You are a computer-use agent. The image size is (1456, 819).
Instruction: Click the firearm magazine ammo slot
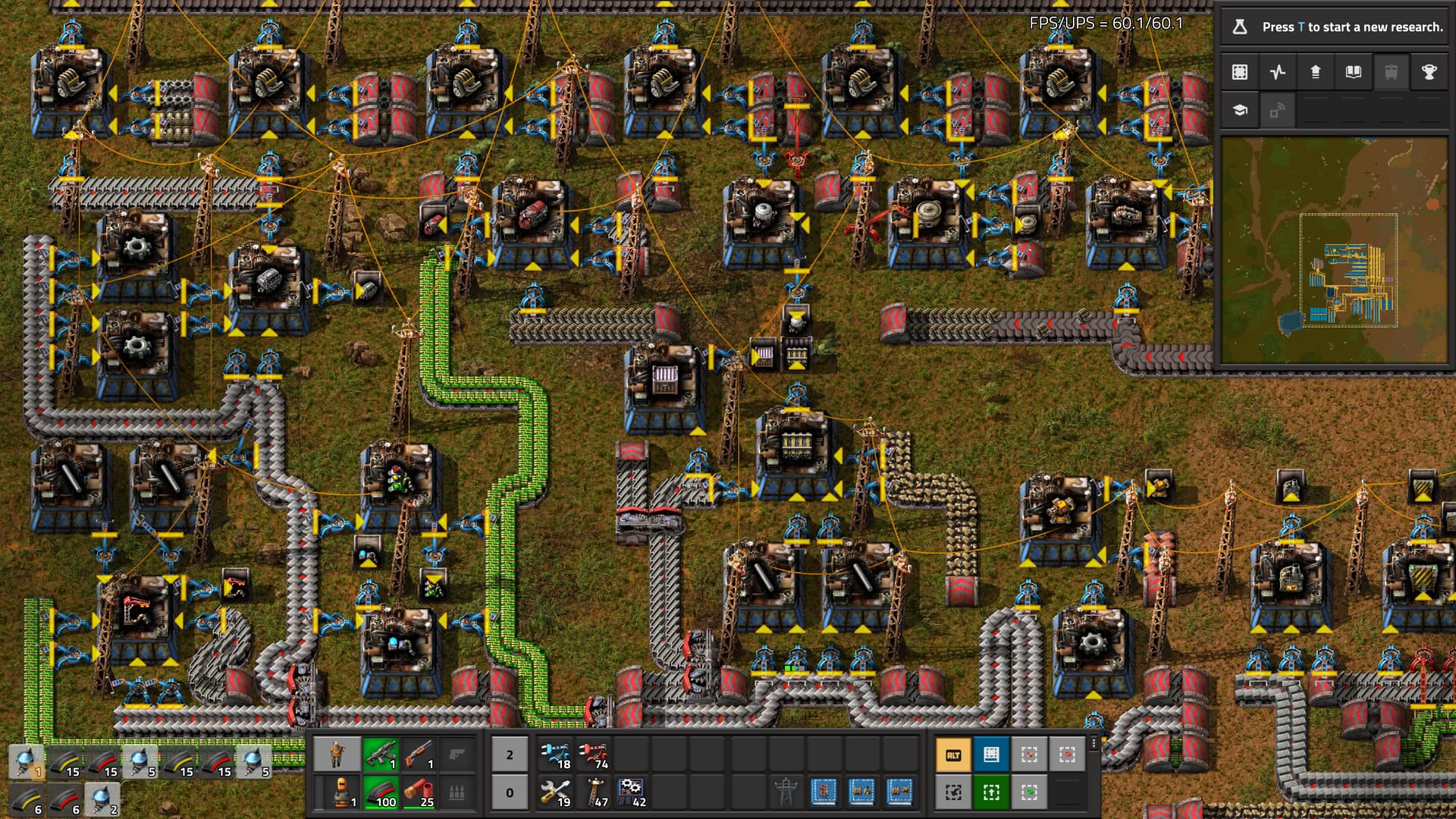click(381, 792)
